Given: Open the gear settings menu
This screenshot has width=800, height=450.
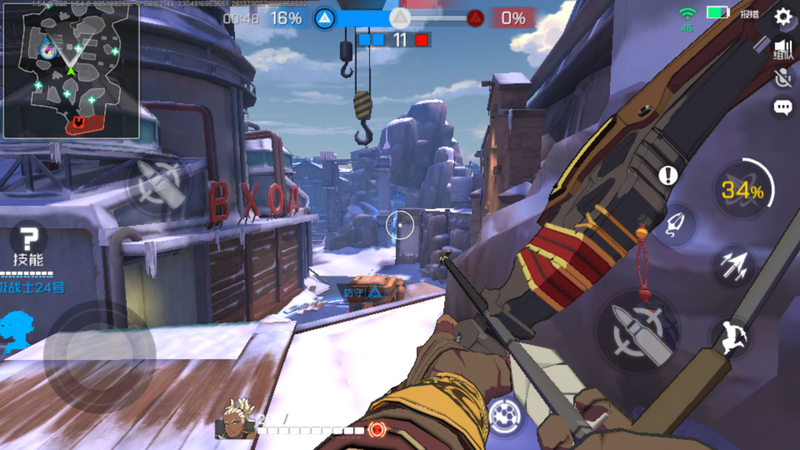Looking at the screenshot, I should coord(783,16).
